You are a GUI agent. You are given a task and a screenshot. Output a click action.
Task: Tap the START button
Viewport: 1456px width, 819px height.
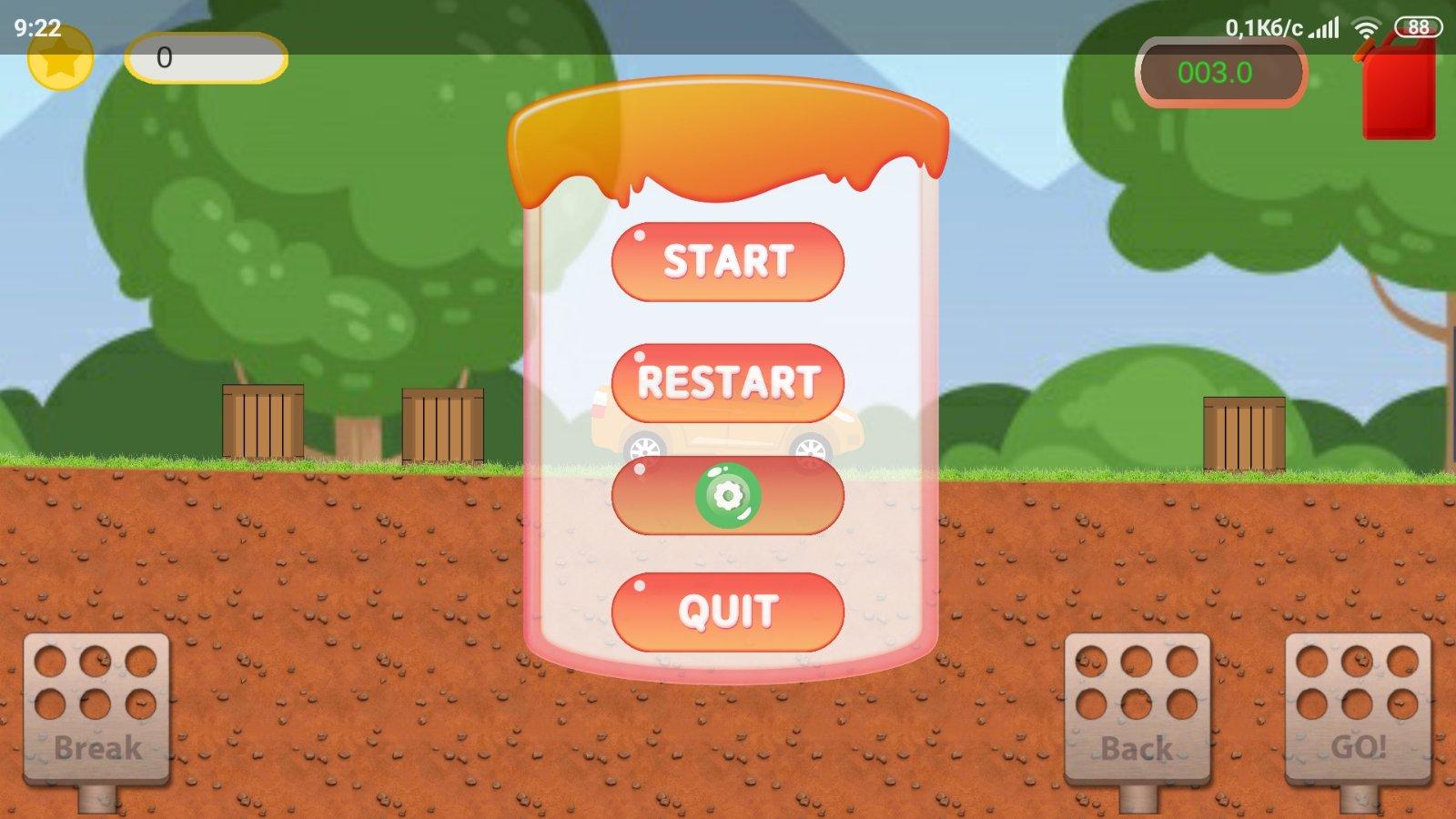point(727,261)
